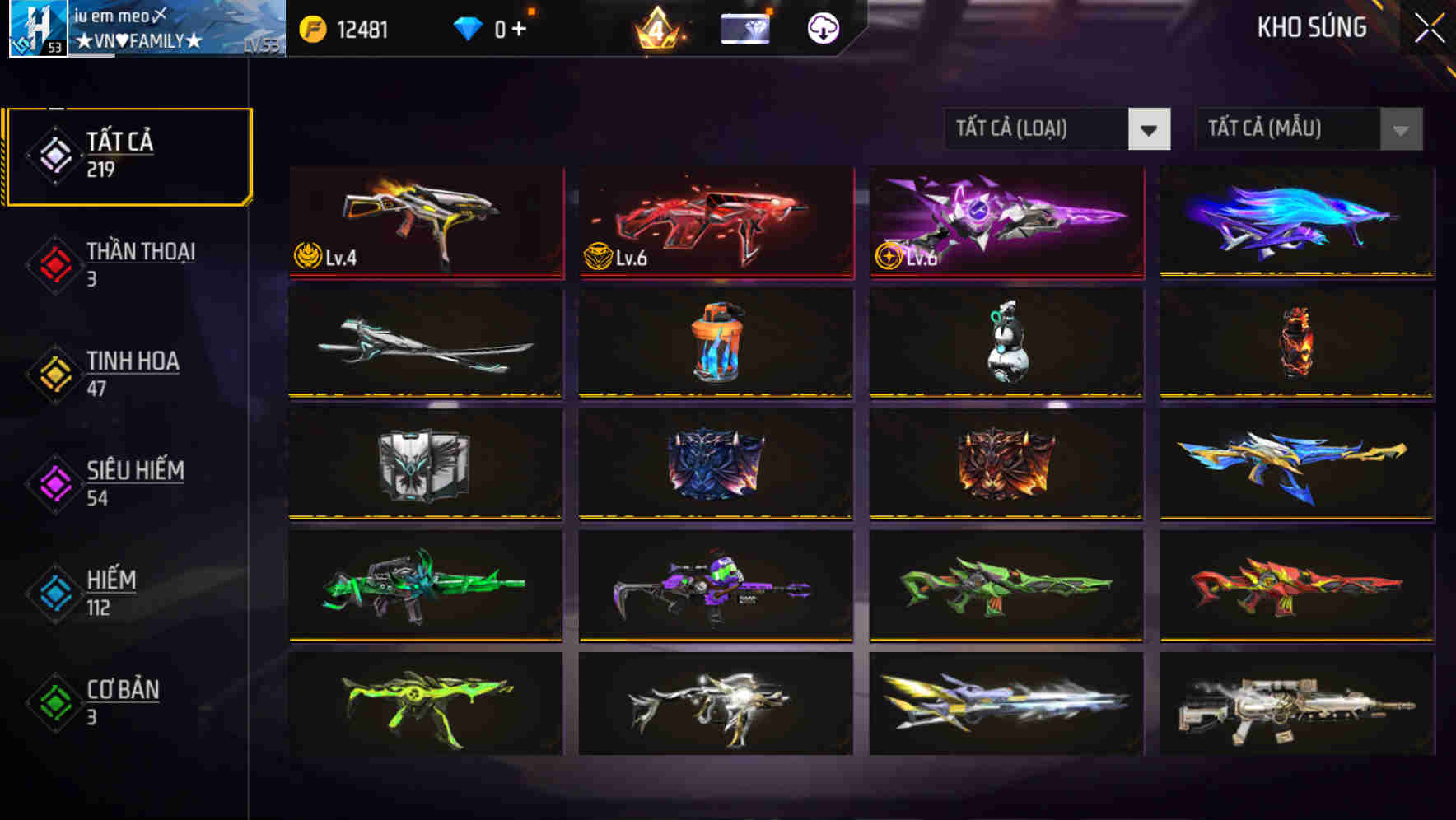Select the blue dragon weapon thumbnail
The height and width of the screenshot is (820, 1456).
point(1297,222)
